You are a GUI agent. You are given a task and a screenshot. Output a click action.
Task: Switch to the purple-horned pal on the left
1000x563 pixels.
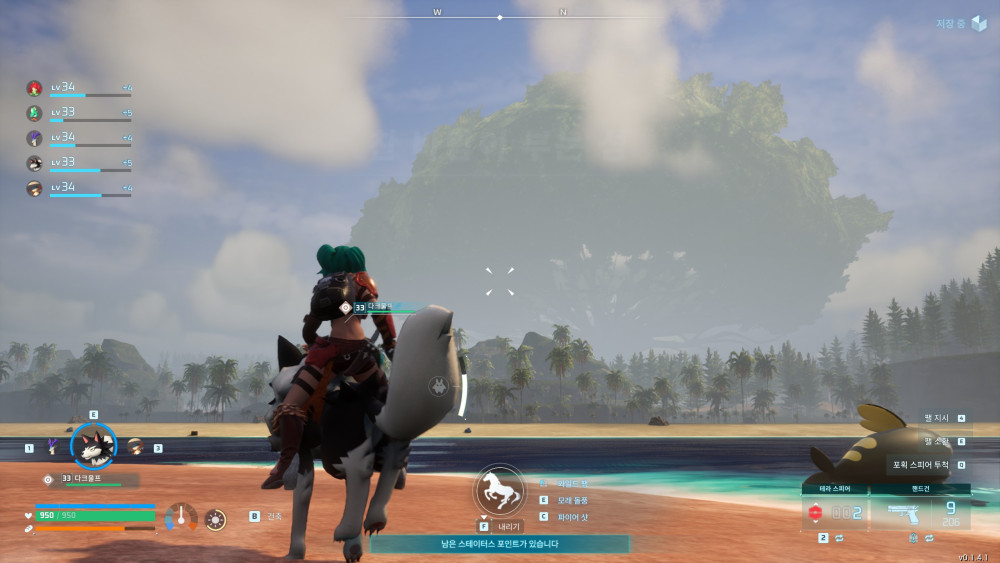coord(50,447)
